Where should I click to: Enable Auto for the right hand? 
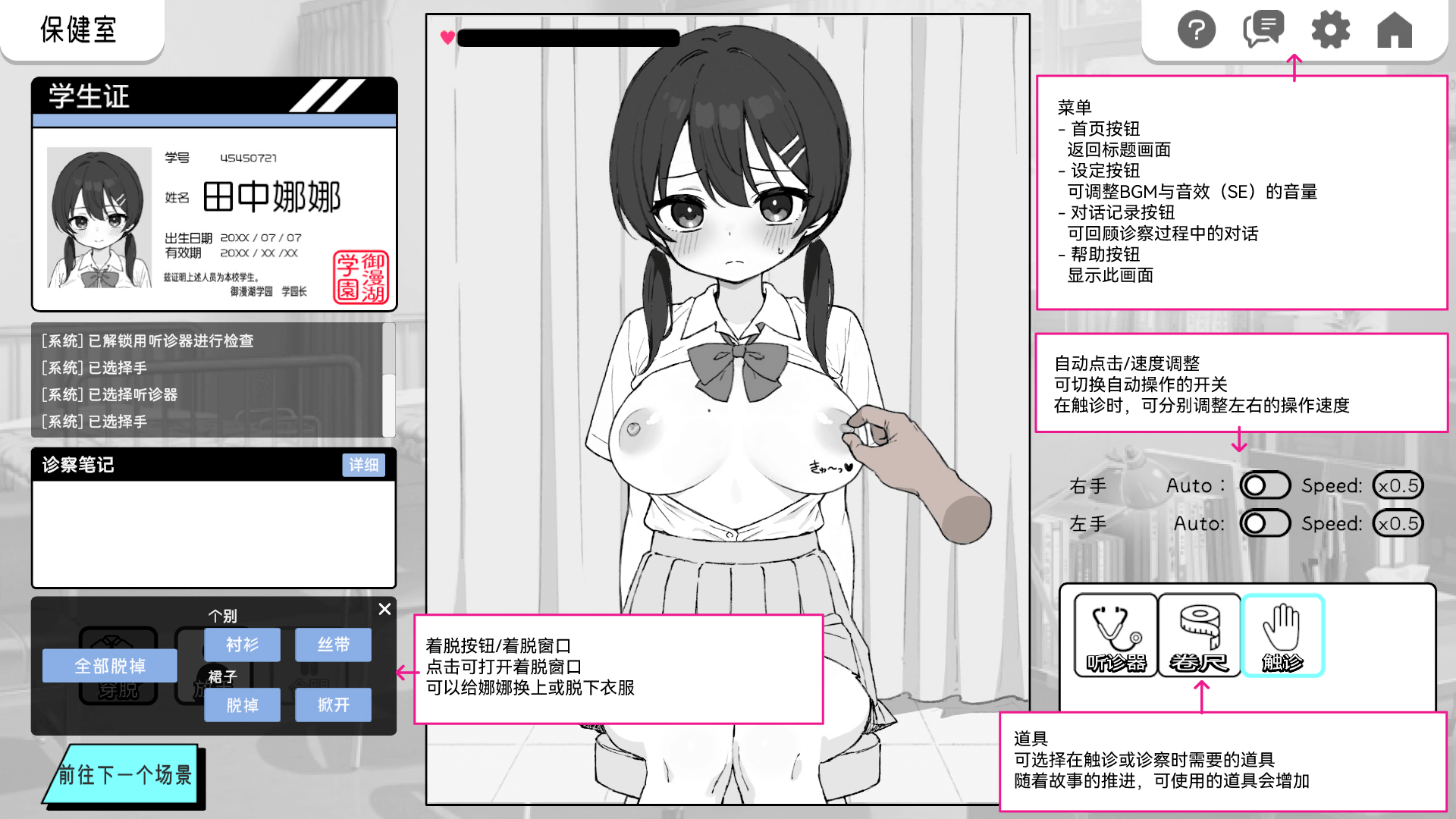(x=1264, y=485)
